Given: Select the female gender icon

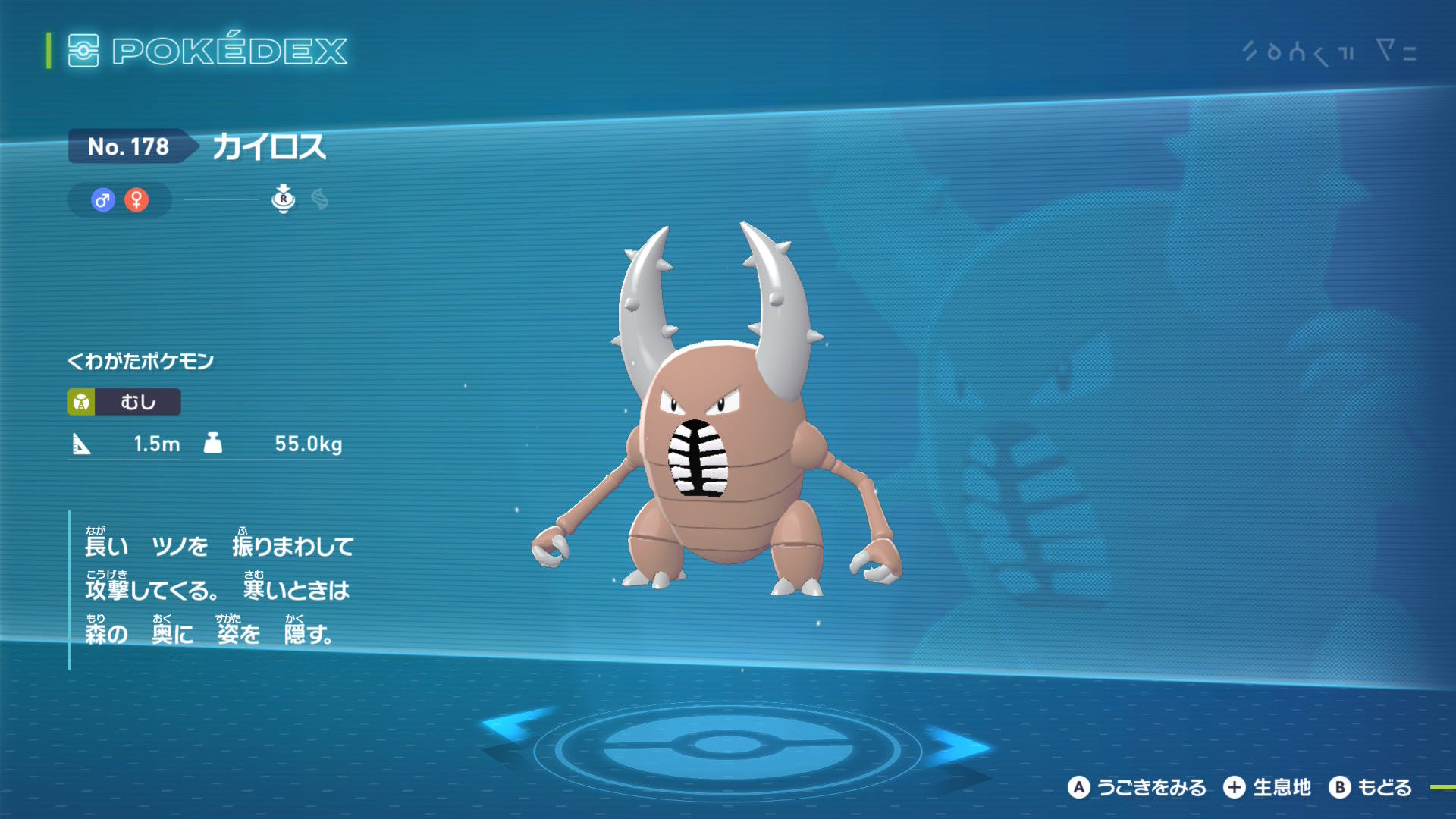Looking at the screenshot, I should [136, 200].
